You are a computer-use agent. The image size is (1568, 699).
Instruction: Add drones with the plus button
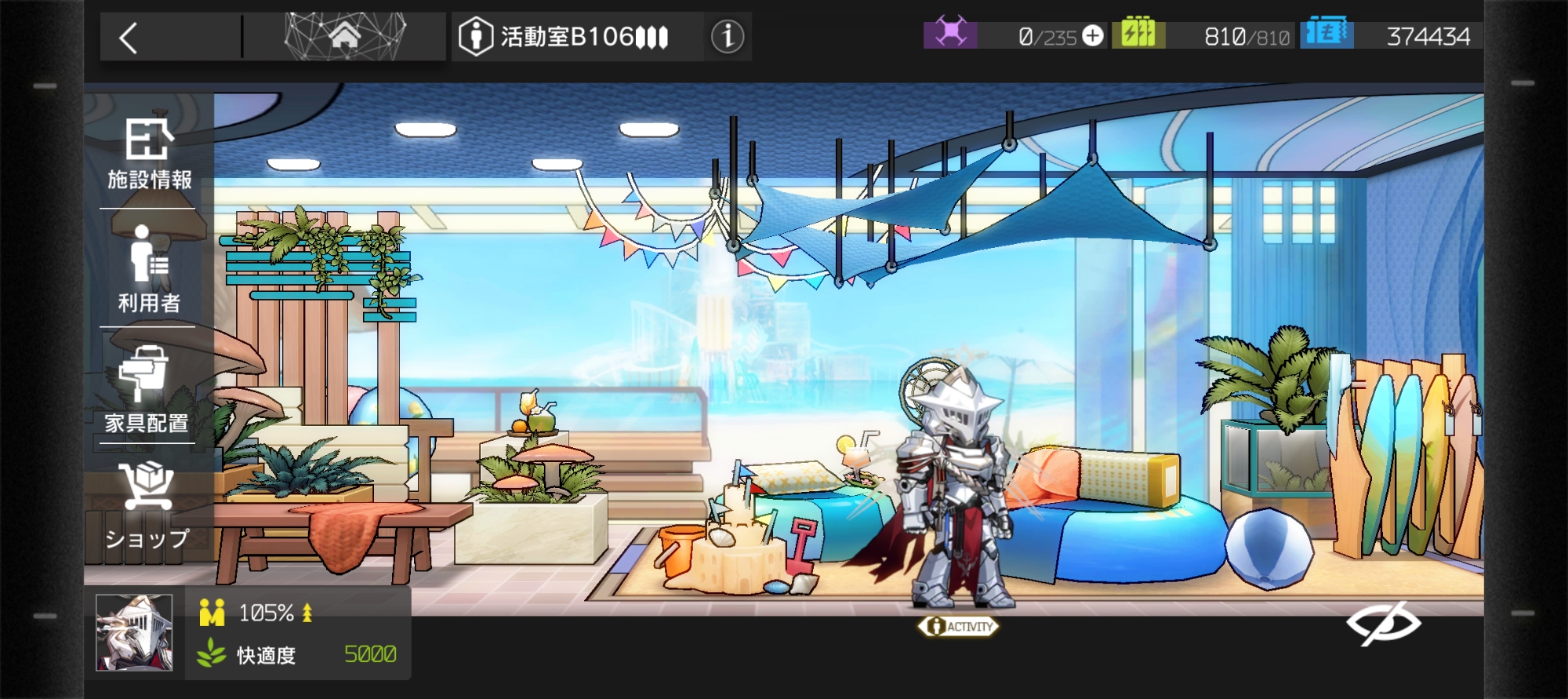(1092, 36)
